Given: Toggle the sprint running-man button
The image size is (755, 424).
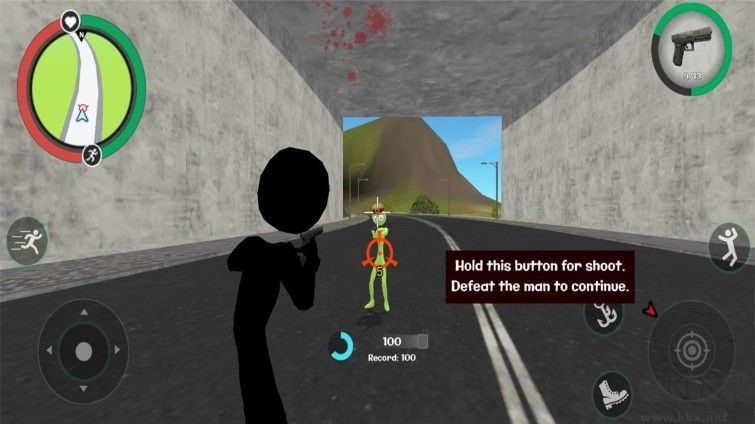Looking at the screenshot, I should pos(27,241).
